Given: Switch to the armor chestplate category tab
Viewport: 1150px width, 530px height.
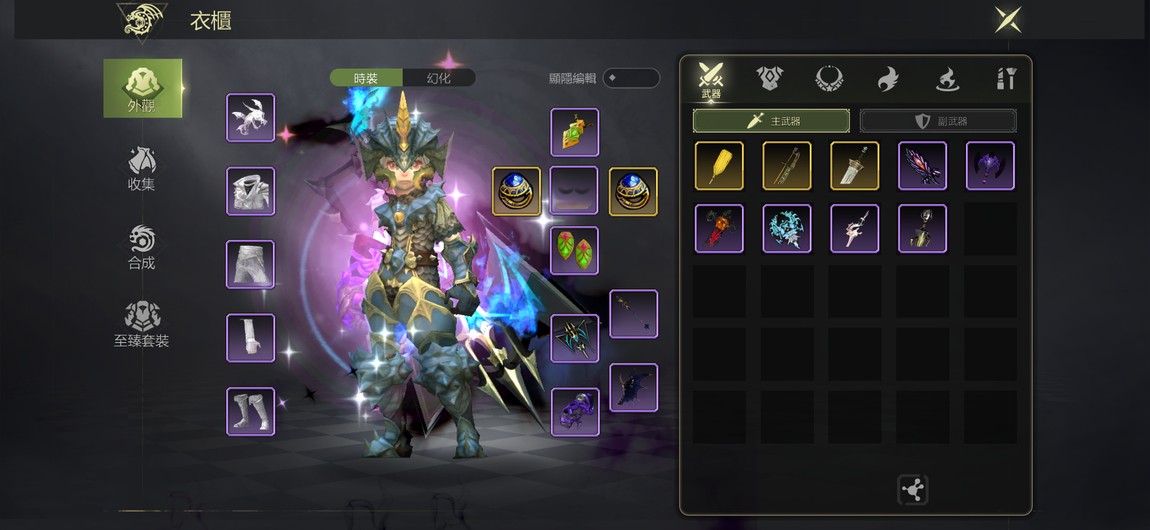Looking at the screenshot, I should [770, 78].
